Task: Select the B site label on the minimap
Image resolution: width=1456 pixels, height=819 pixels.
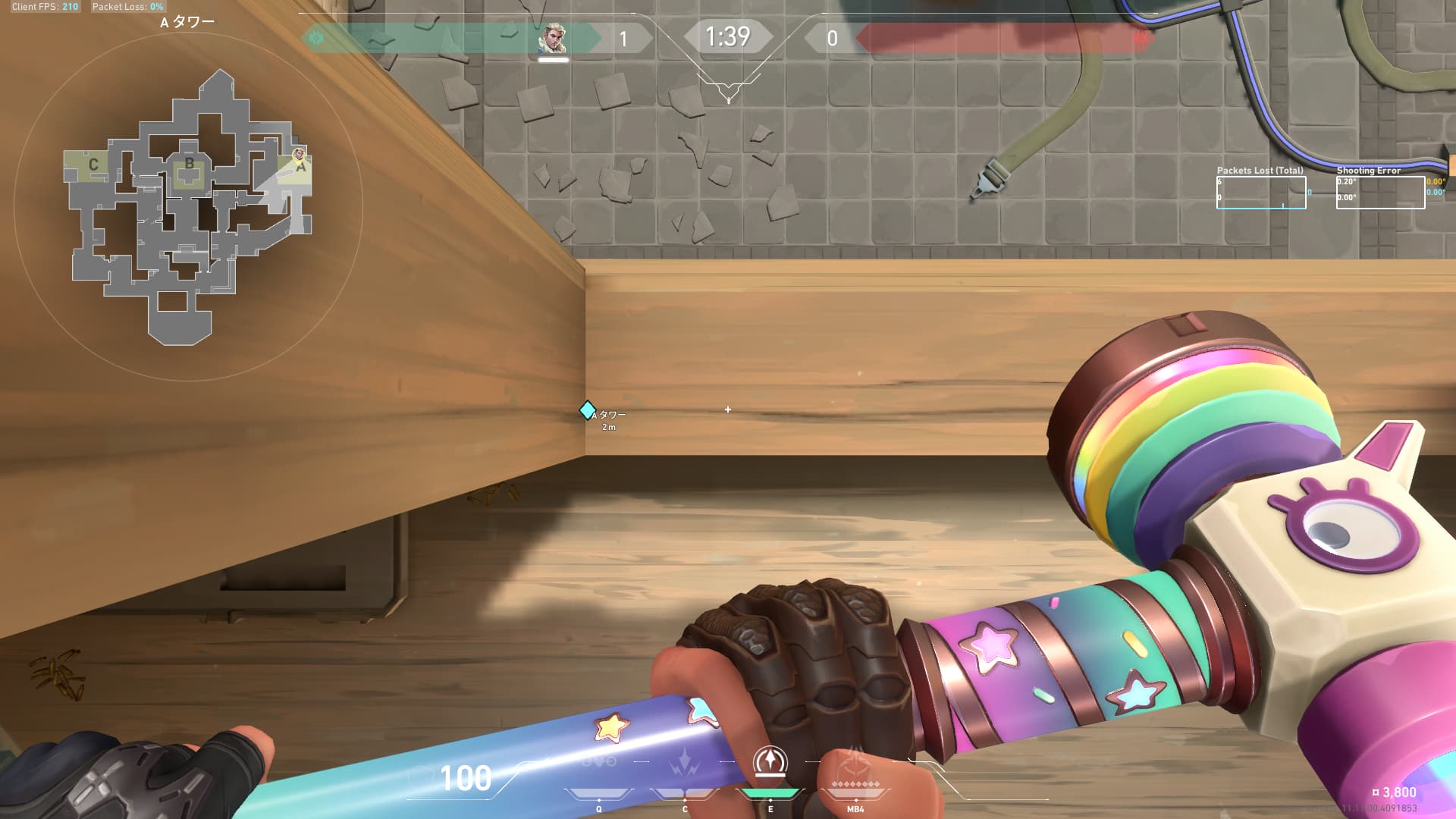Action: [190, 164]
